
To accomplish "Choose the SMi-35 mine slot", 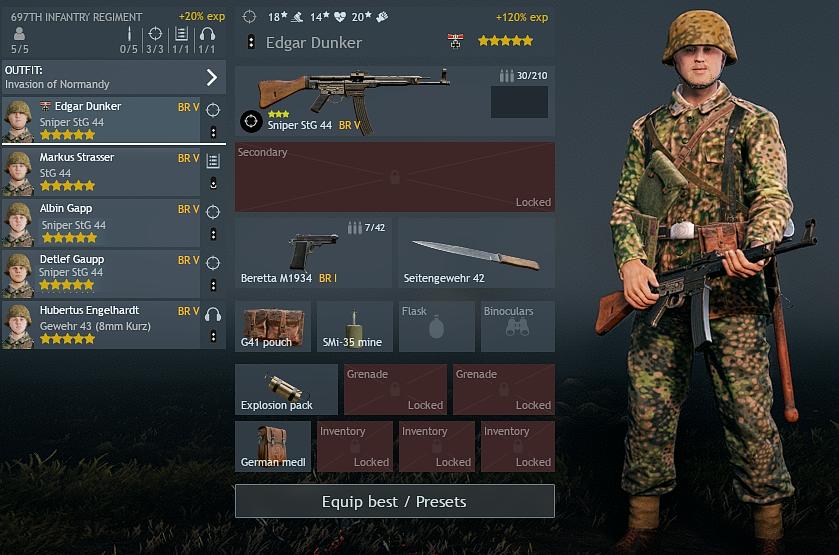I will [x=355, y=326].
